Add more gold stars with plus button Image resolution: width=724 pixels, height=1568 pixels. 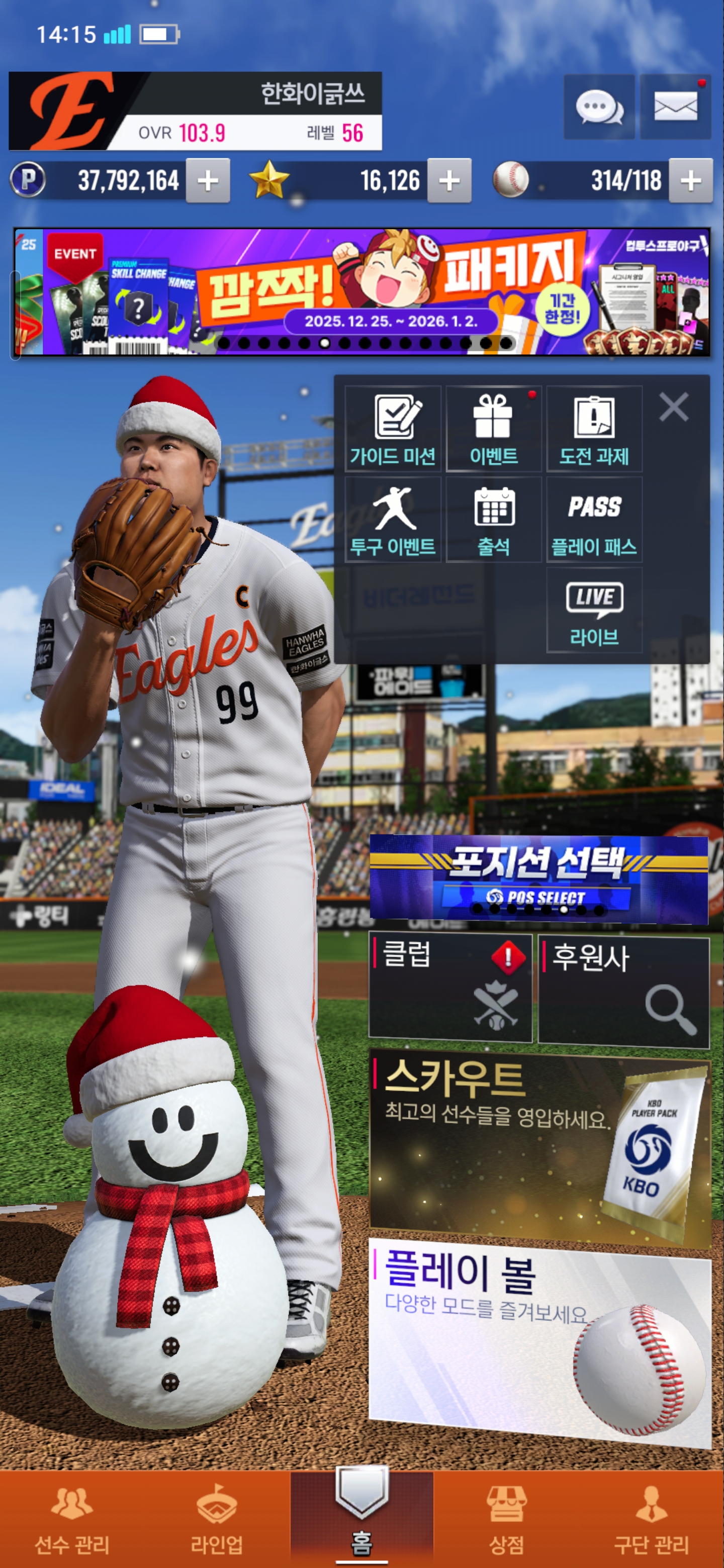coord(449,181)
